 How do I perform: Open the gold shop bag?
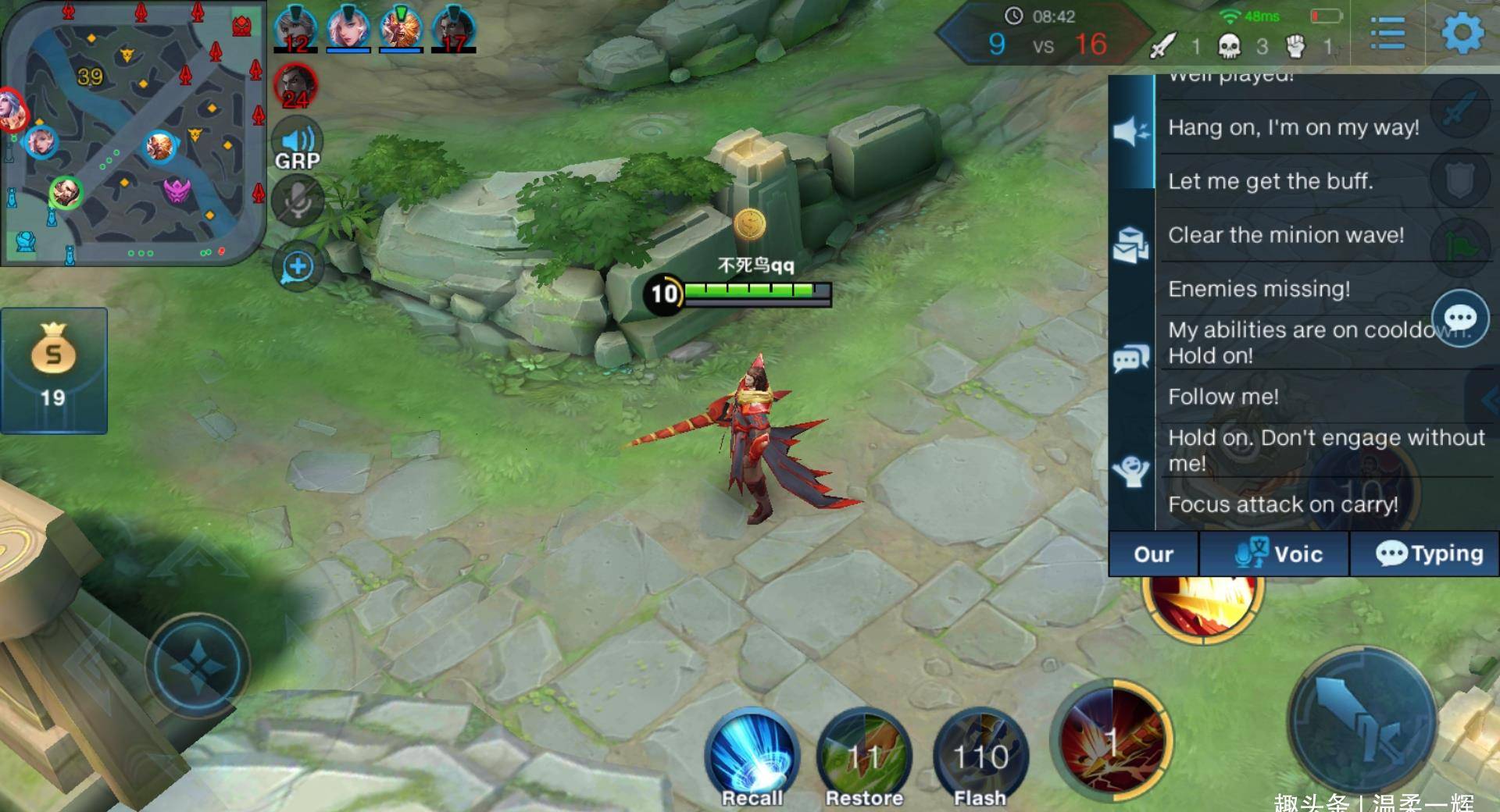[53, 369]
